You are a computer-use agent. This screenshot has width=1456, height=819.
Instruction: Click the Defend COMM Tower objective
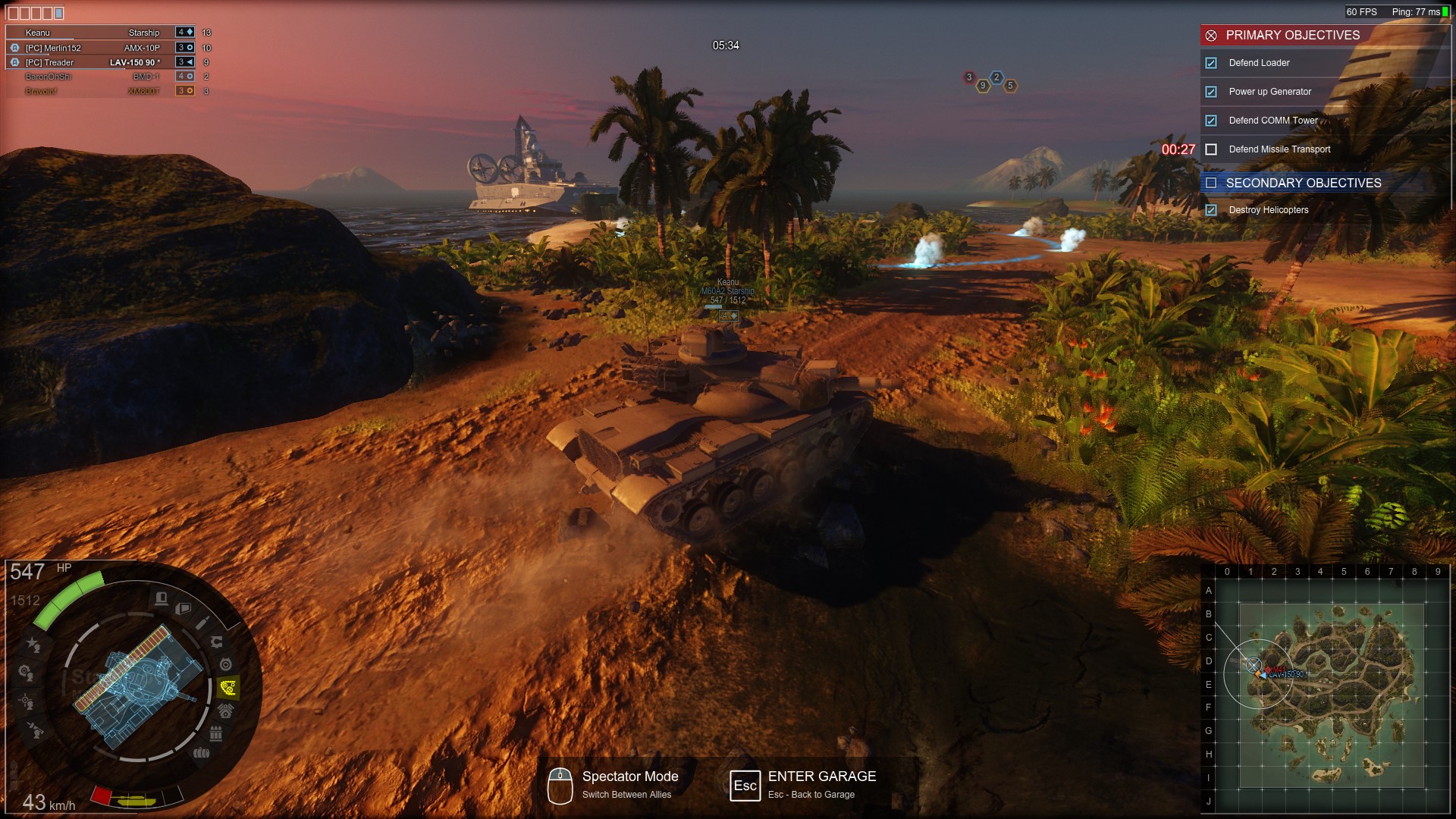(1273, 121)
